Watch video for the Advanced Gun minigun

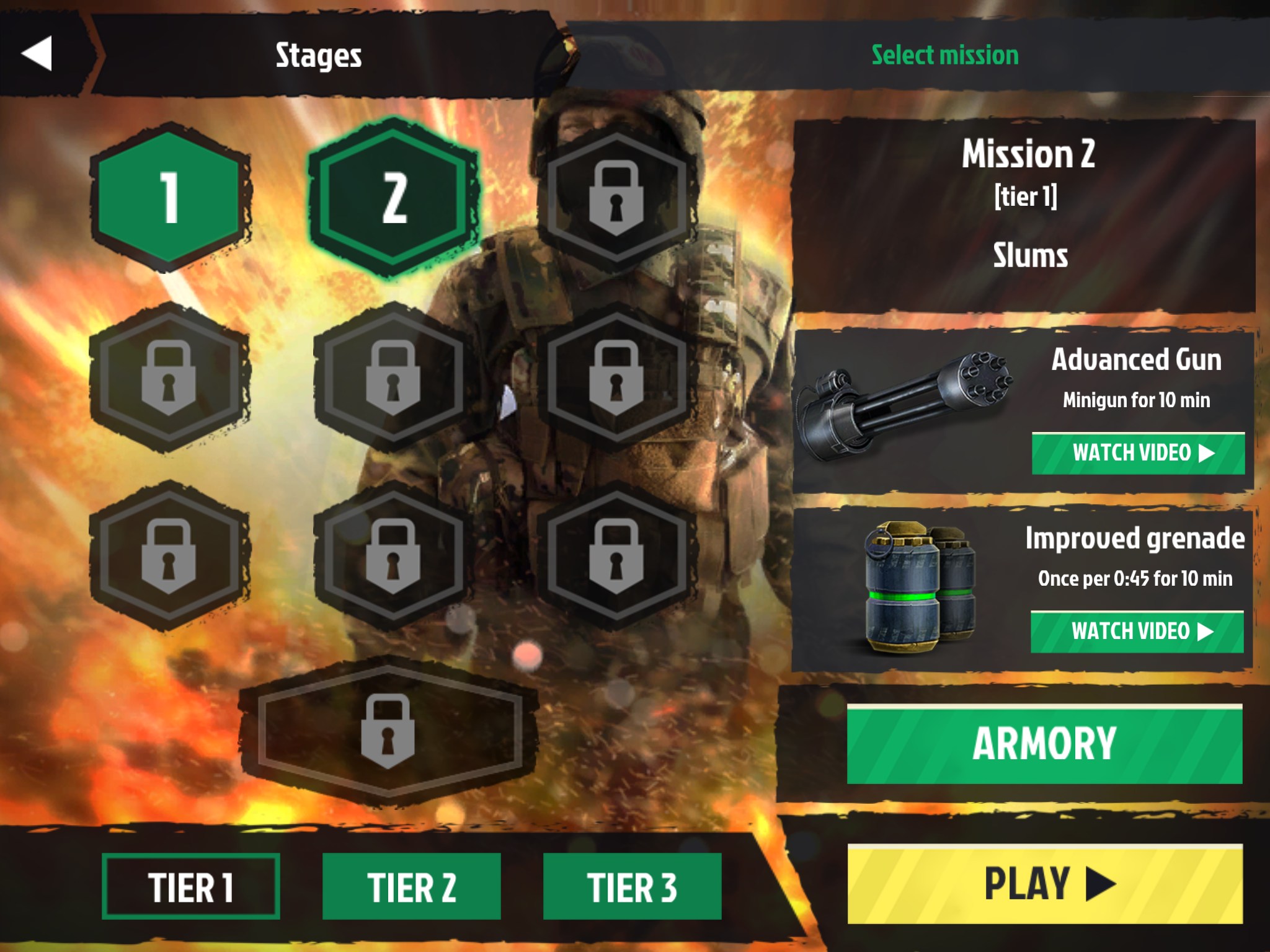(1138, 453)
